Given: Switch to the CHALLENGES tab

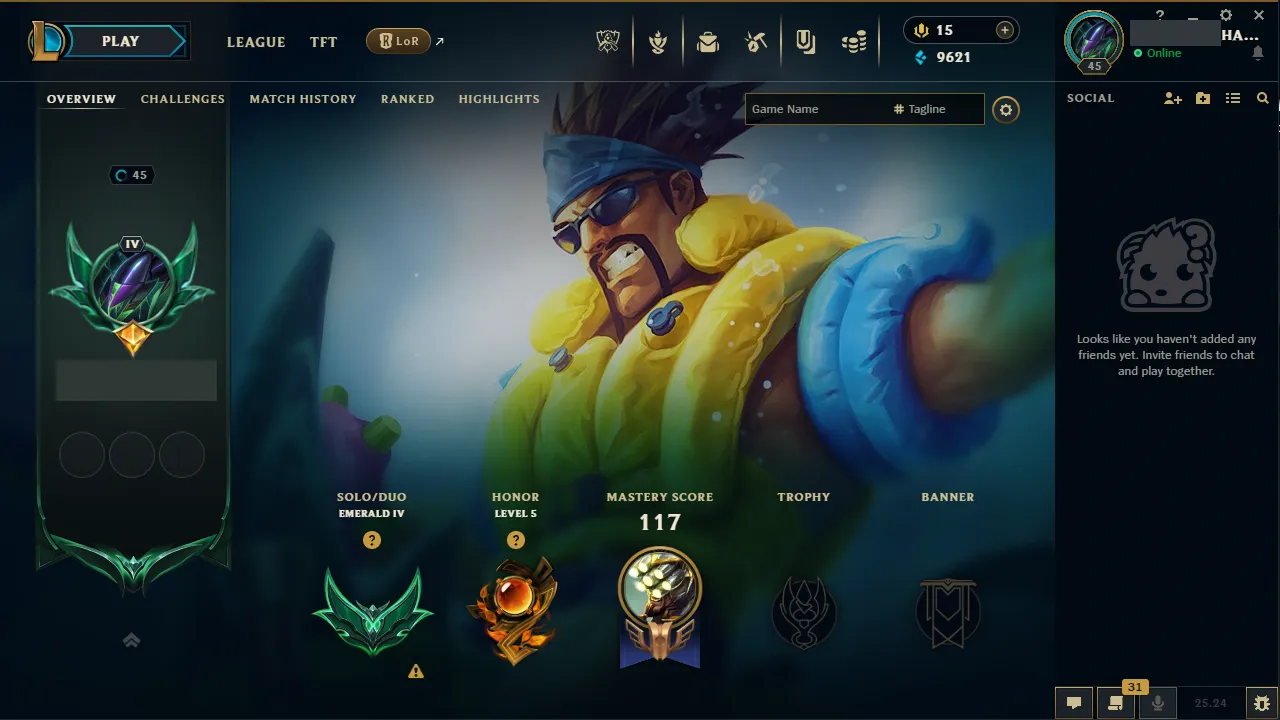Looking at the screenshot, I should tap(182, 98).
